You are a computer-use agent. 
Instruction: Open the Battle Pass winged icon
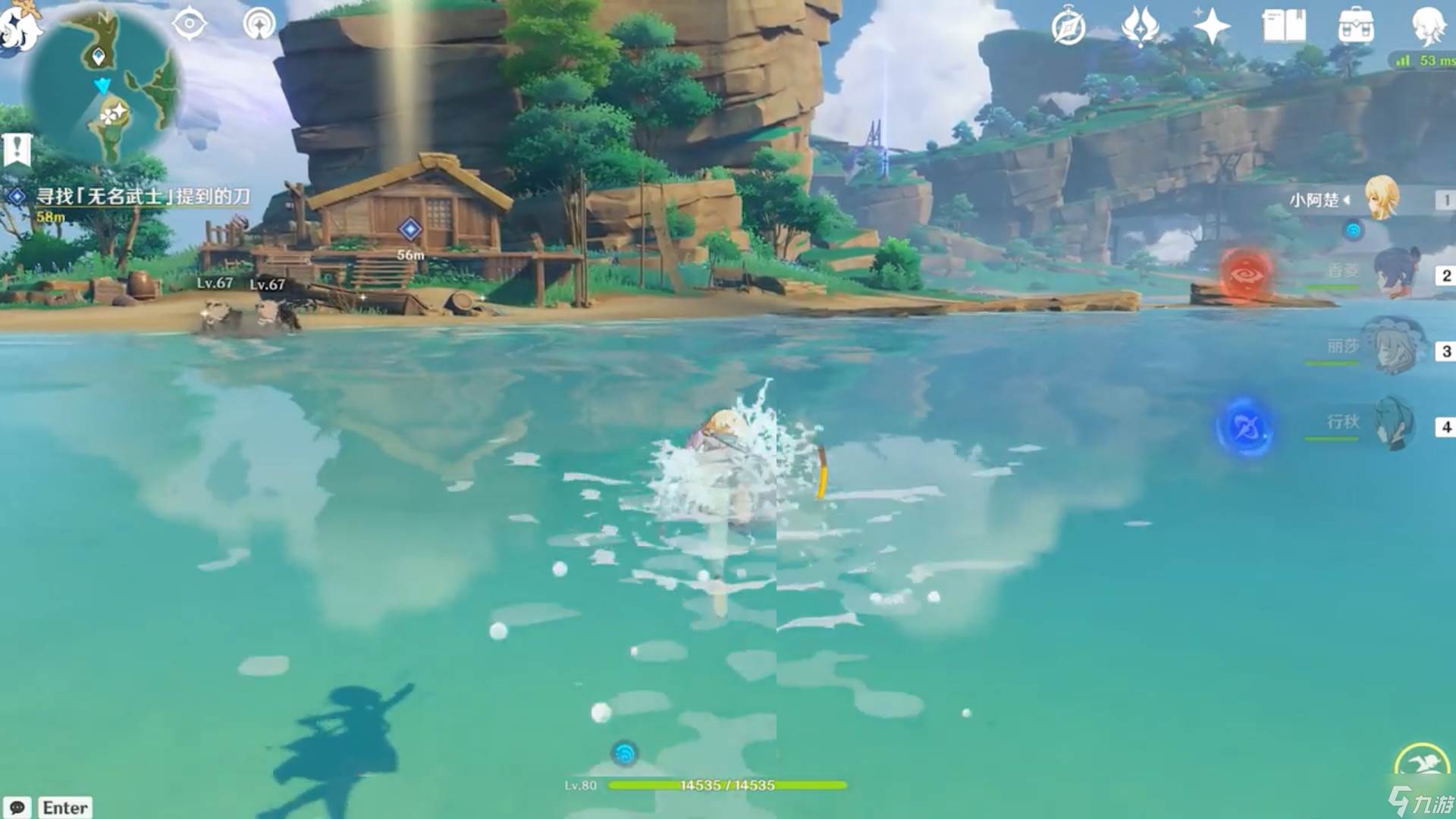click(1140, 28)
